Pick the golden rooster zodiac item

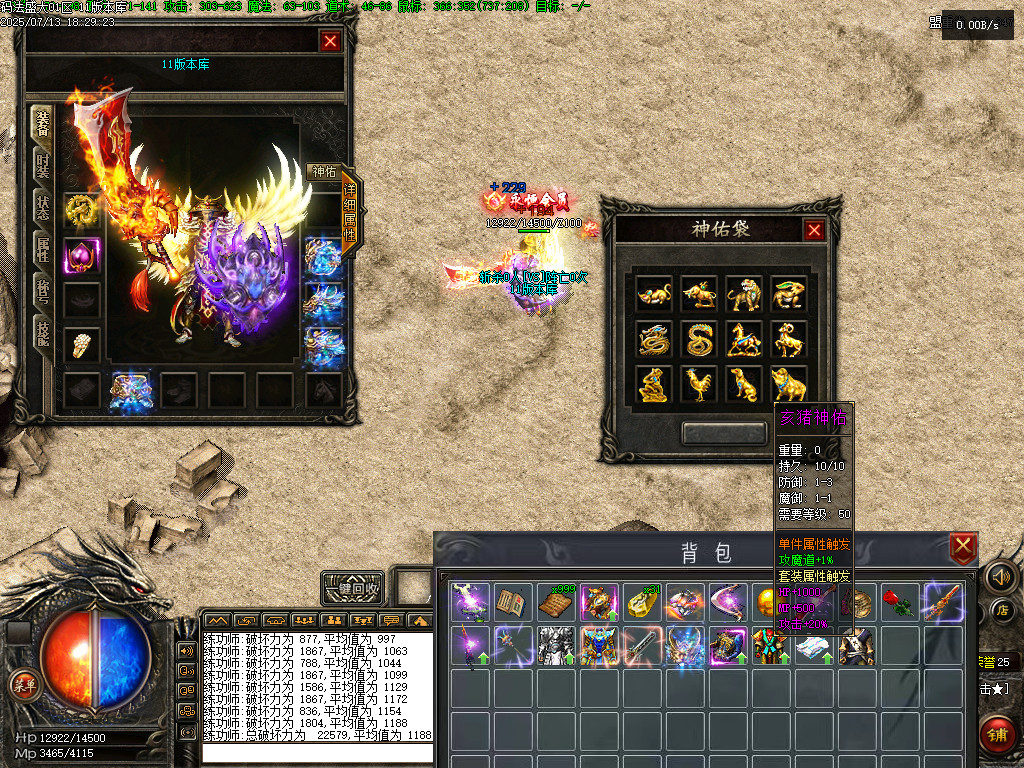(x=699, y=384)
